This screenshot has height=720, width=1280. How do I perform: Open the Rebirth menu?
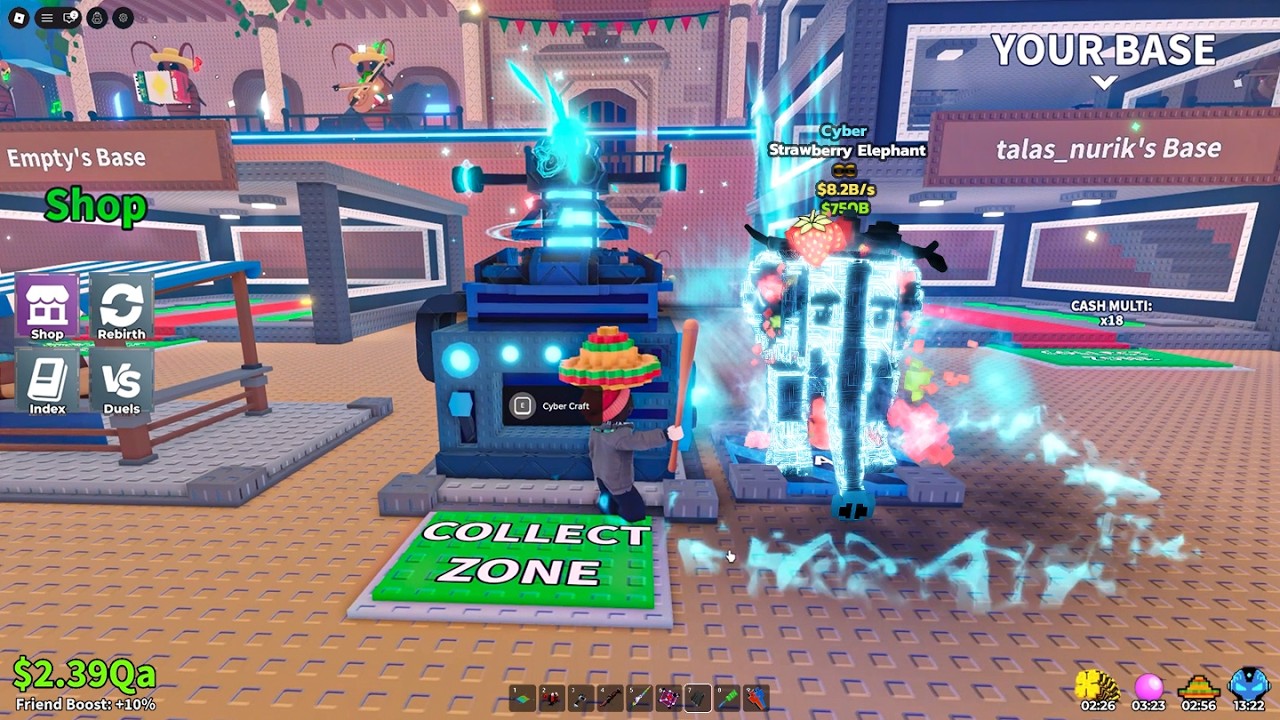(x=121, y=307)
